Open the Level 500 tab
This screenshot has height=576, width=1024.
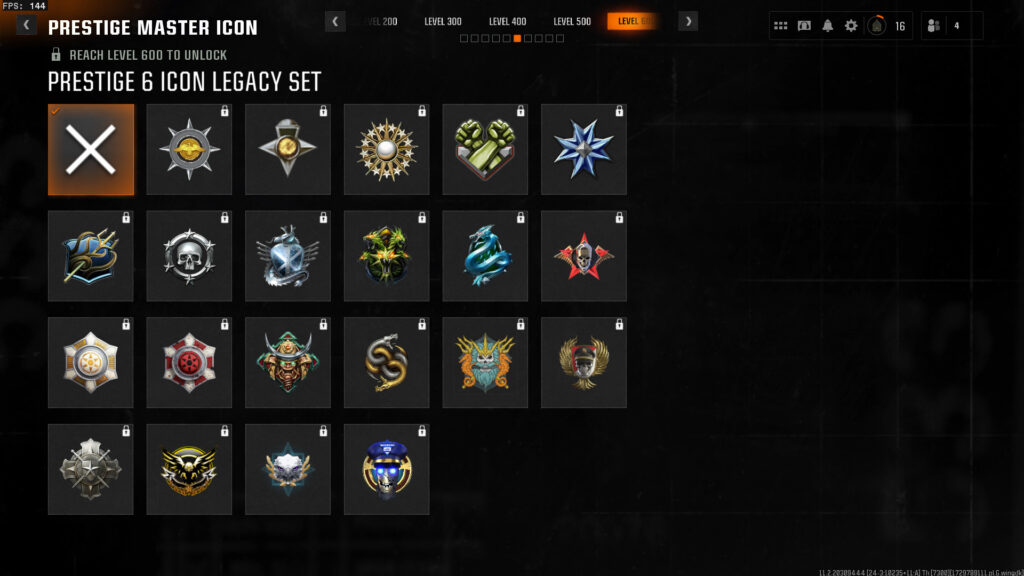572,21
